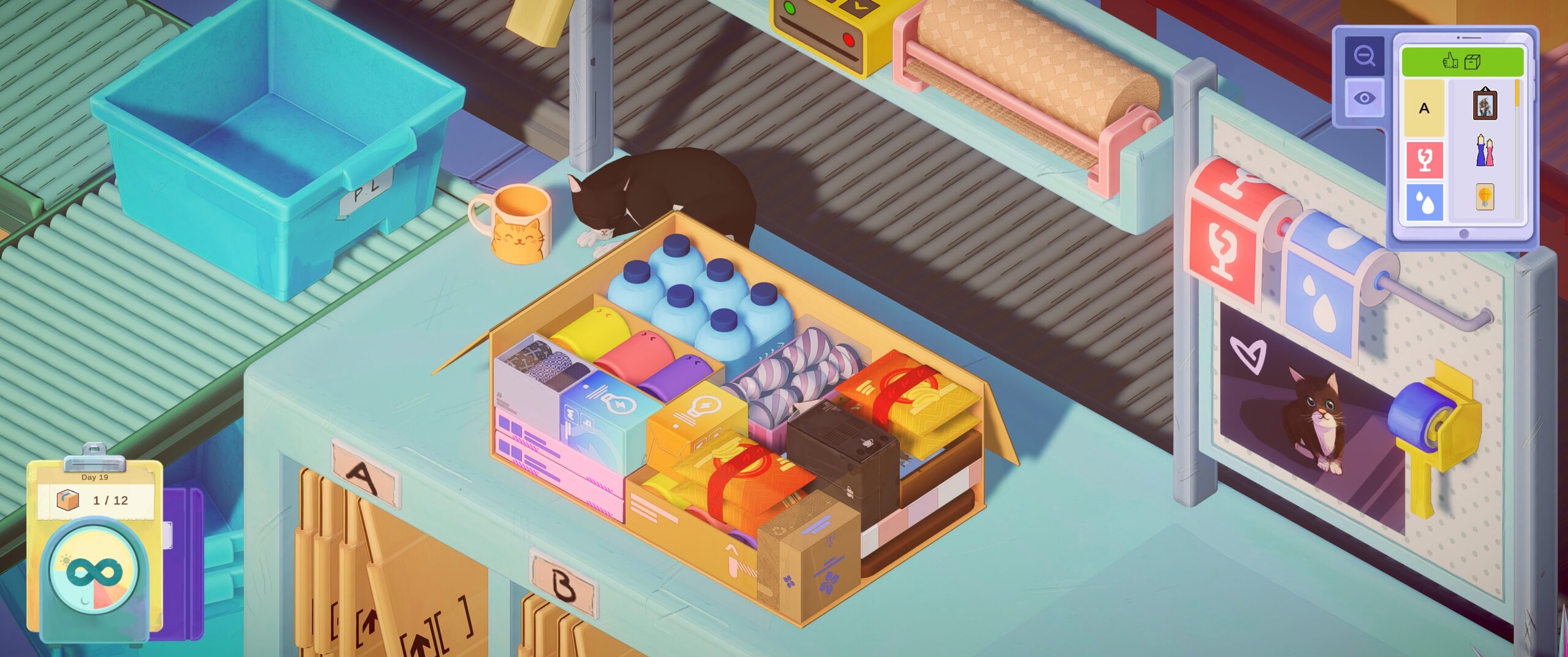Click the box icon on the tablet's green banner
Screen dimensions: 1568x657
click(x=1472, y=61)
